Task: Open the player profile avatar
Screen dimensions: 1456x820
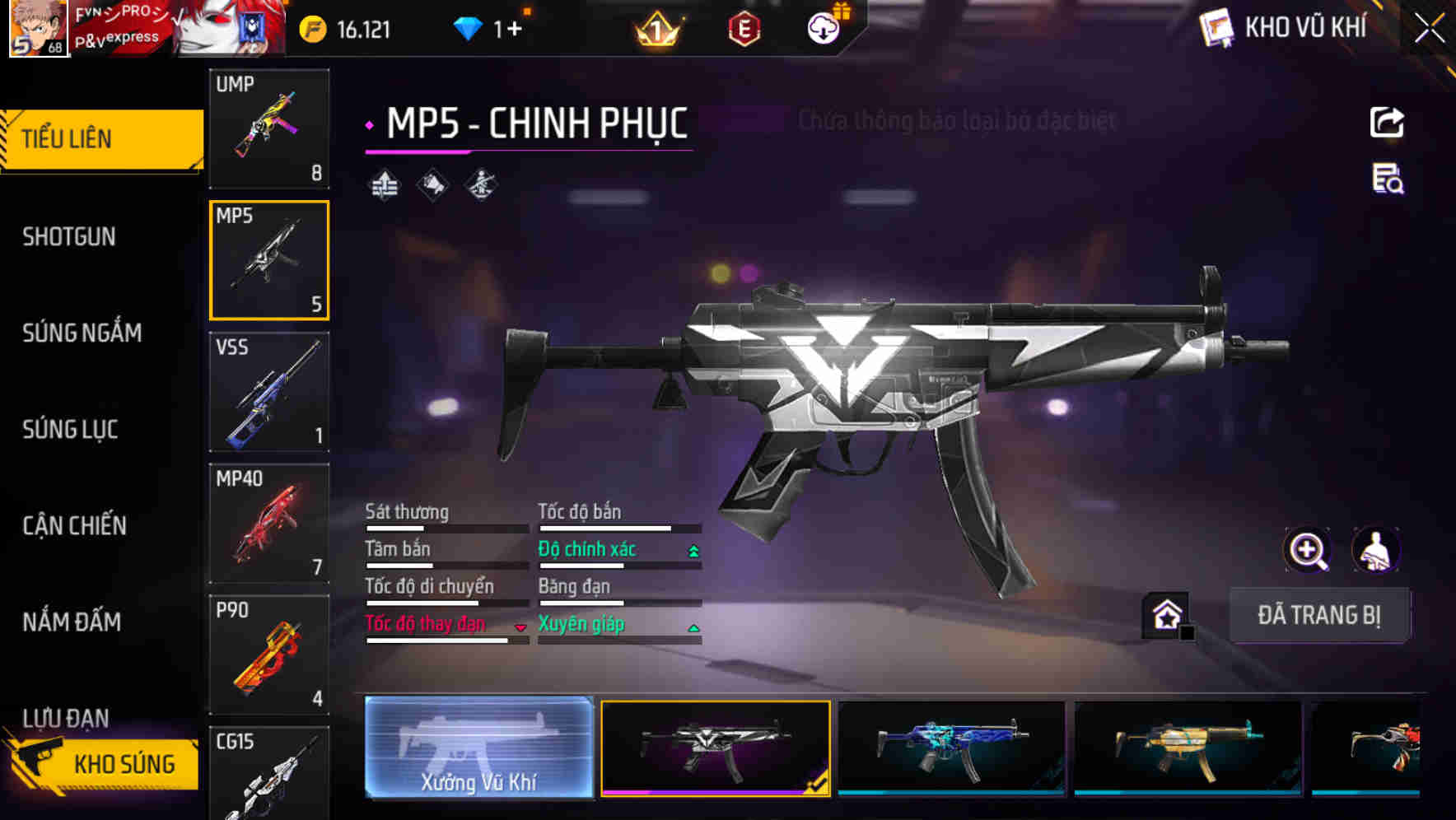Action: [38, 29]
